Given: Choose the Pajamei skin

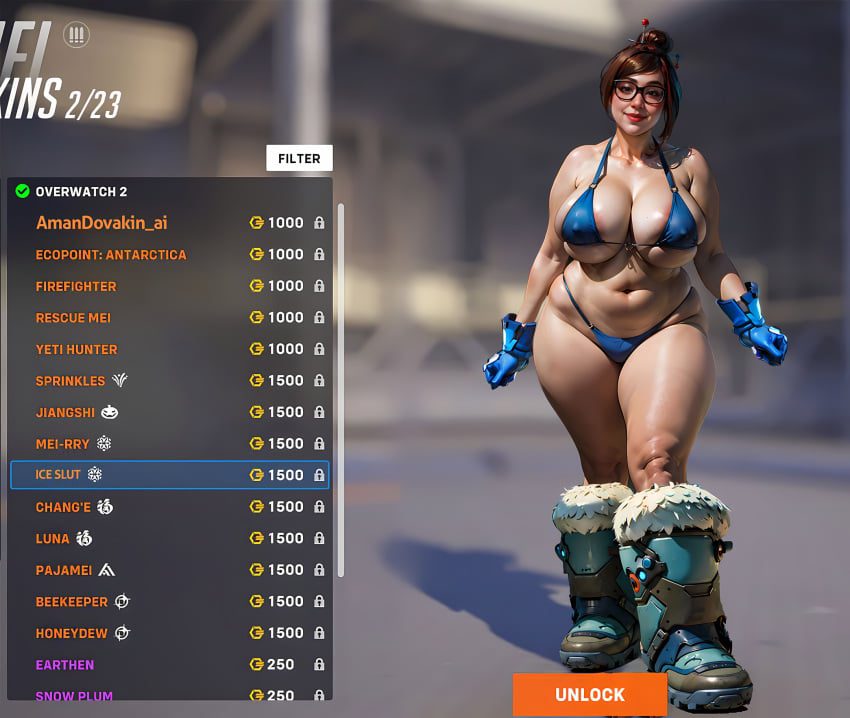Looking at the screenshot, I should coord(64,570).
